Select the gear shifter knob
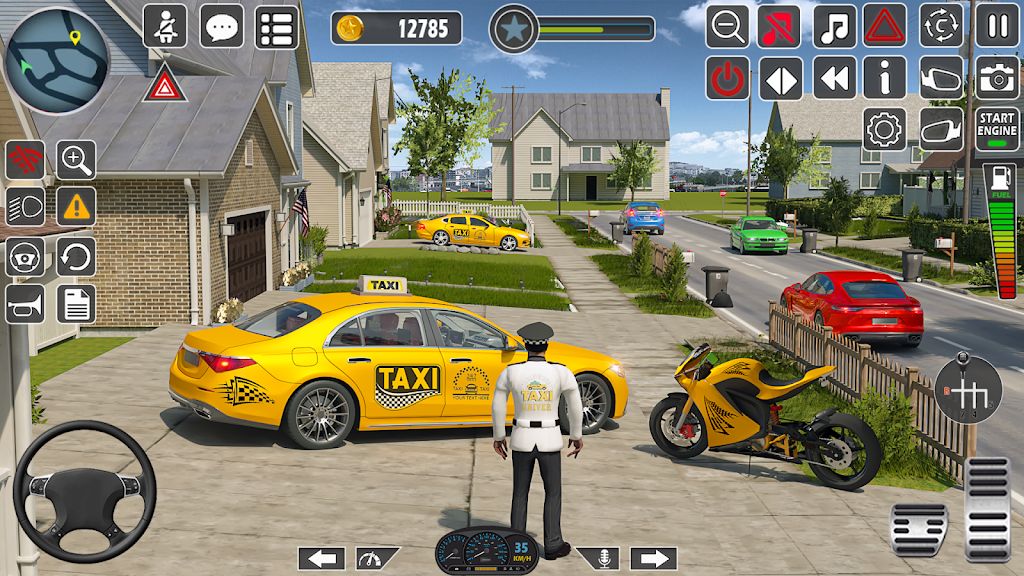The width and height of the screenshot is (1024, 576). pyautogui.click(x=967, y=390)
